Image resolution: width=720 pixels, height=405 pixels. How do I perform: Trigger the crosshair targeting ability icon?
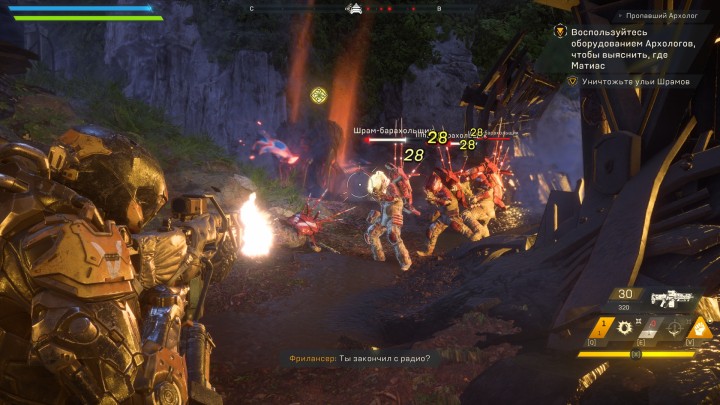click(x=672, y=328)
